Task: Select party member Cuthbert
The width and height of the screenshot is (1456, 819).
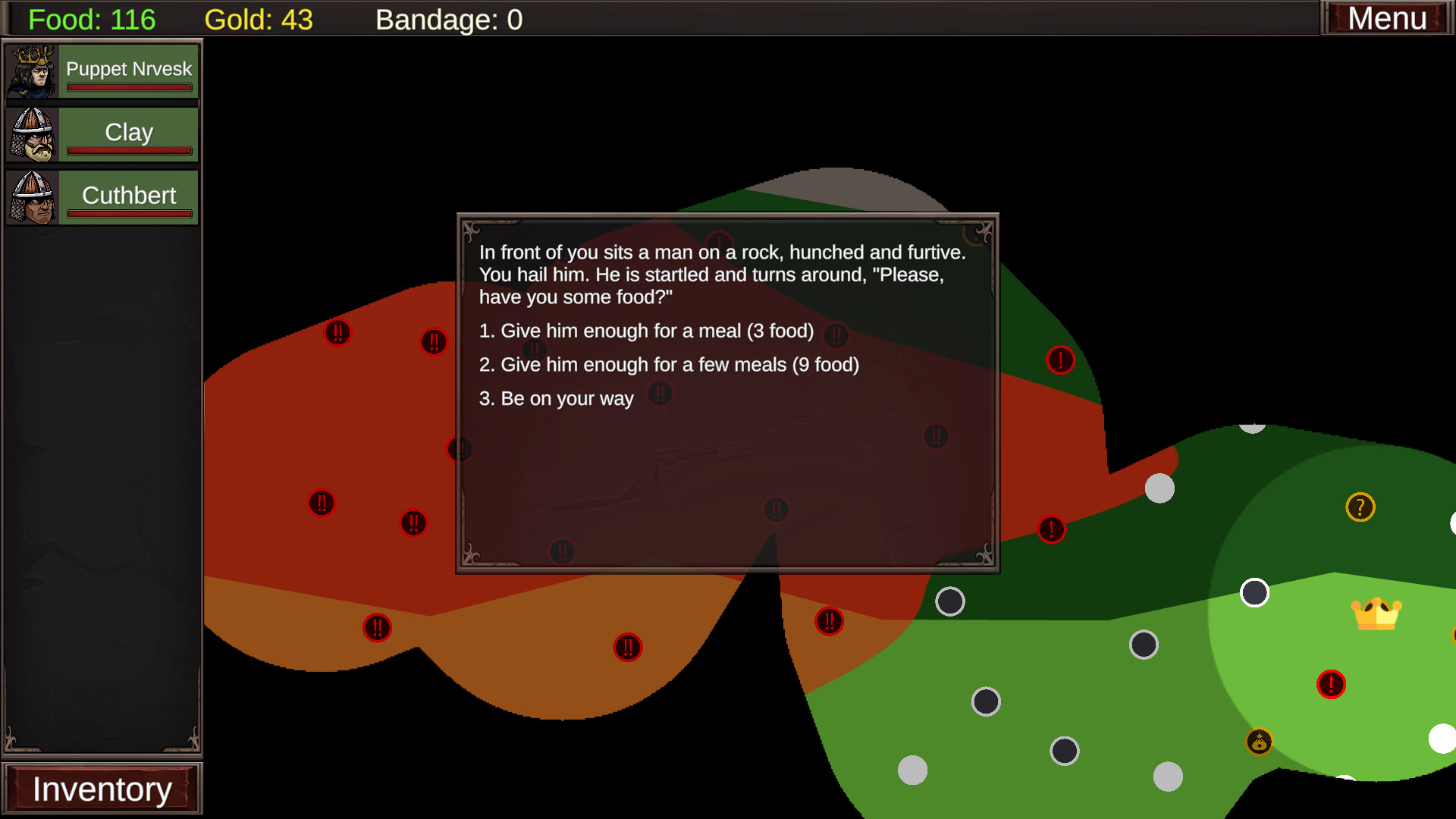Action: (102, 197)
